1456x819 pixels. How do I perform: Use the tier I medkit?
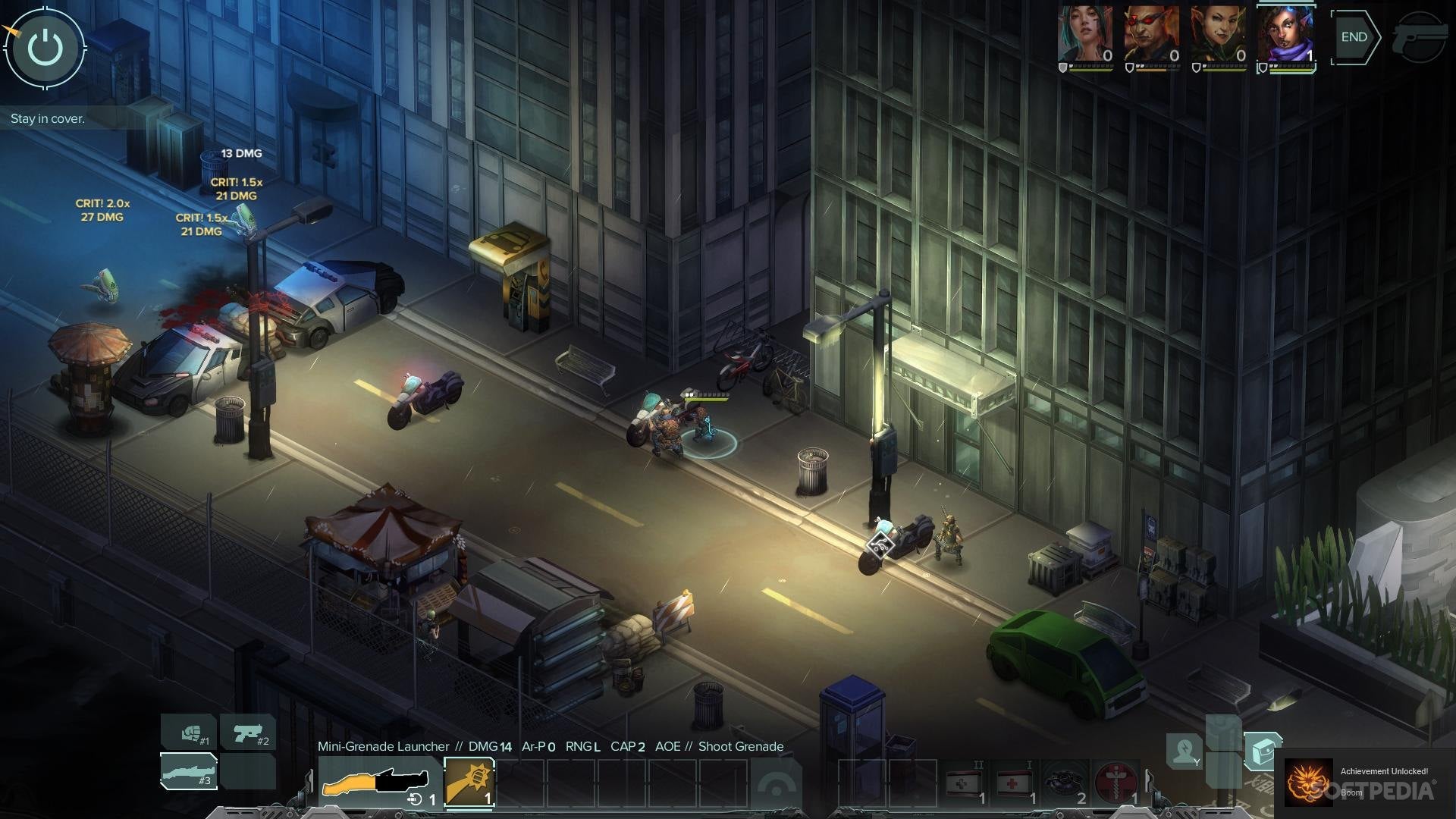[1015, 783]
